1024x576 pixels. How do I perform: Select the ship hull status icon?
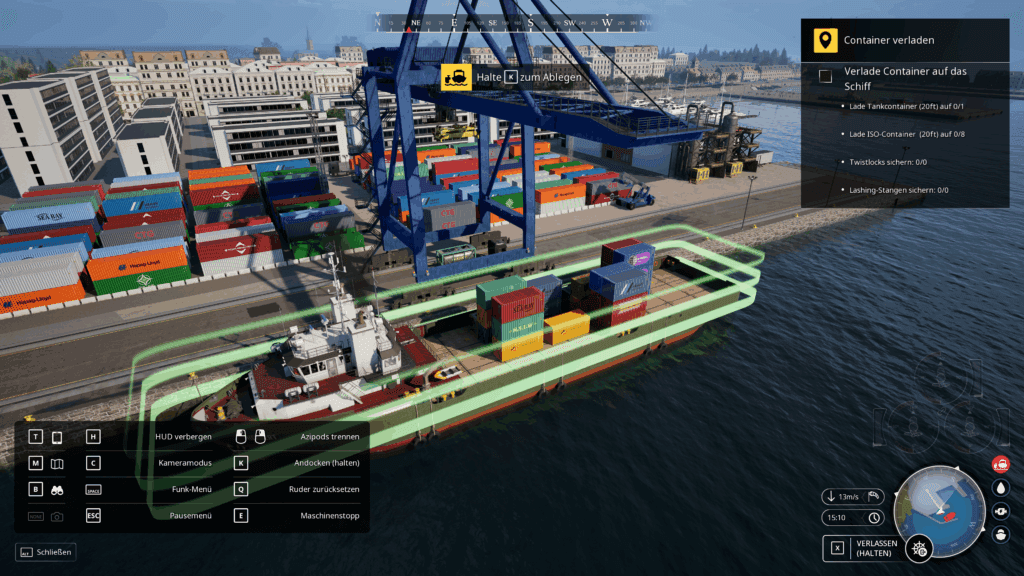(x=1000, y=535)
